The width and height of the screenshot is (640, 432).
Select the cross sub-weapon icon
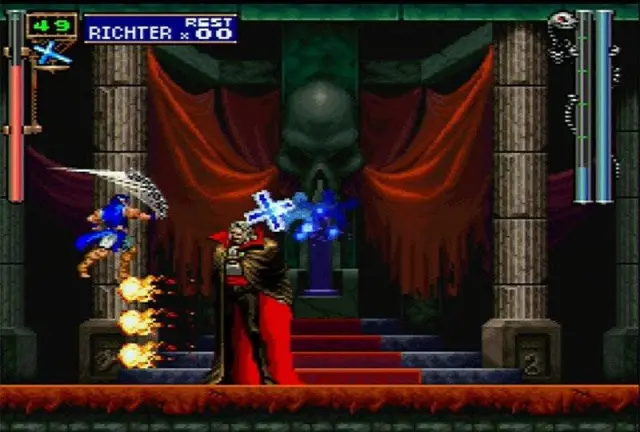[52, 53]
